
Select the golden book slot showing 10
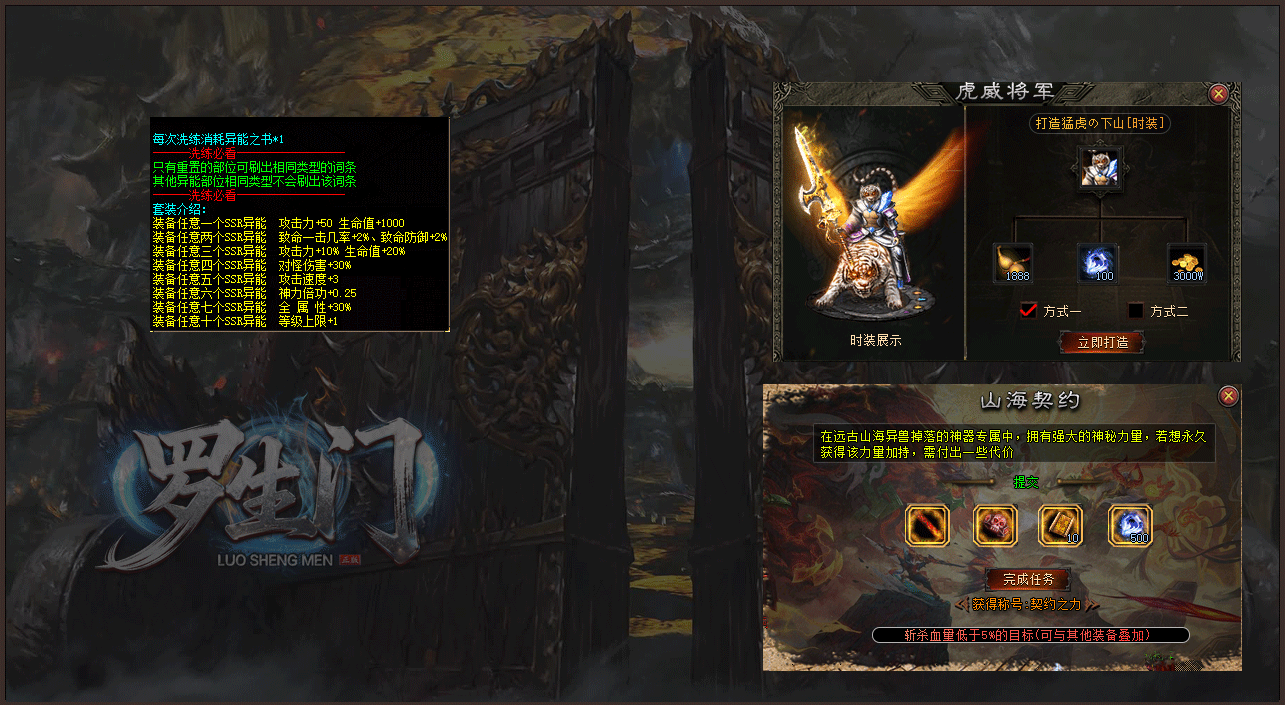coord(1060,525)
